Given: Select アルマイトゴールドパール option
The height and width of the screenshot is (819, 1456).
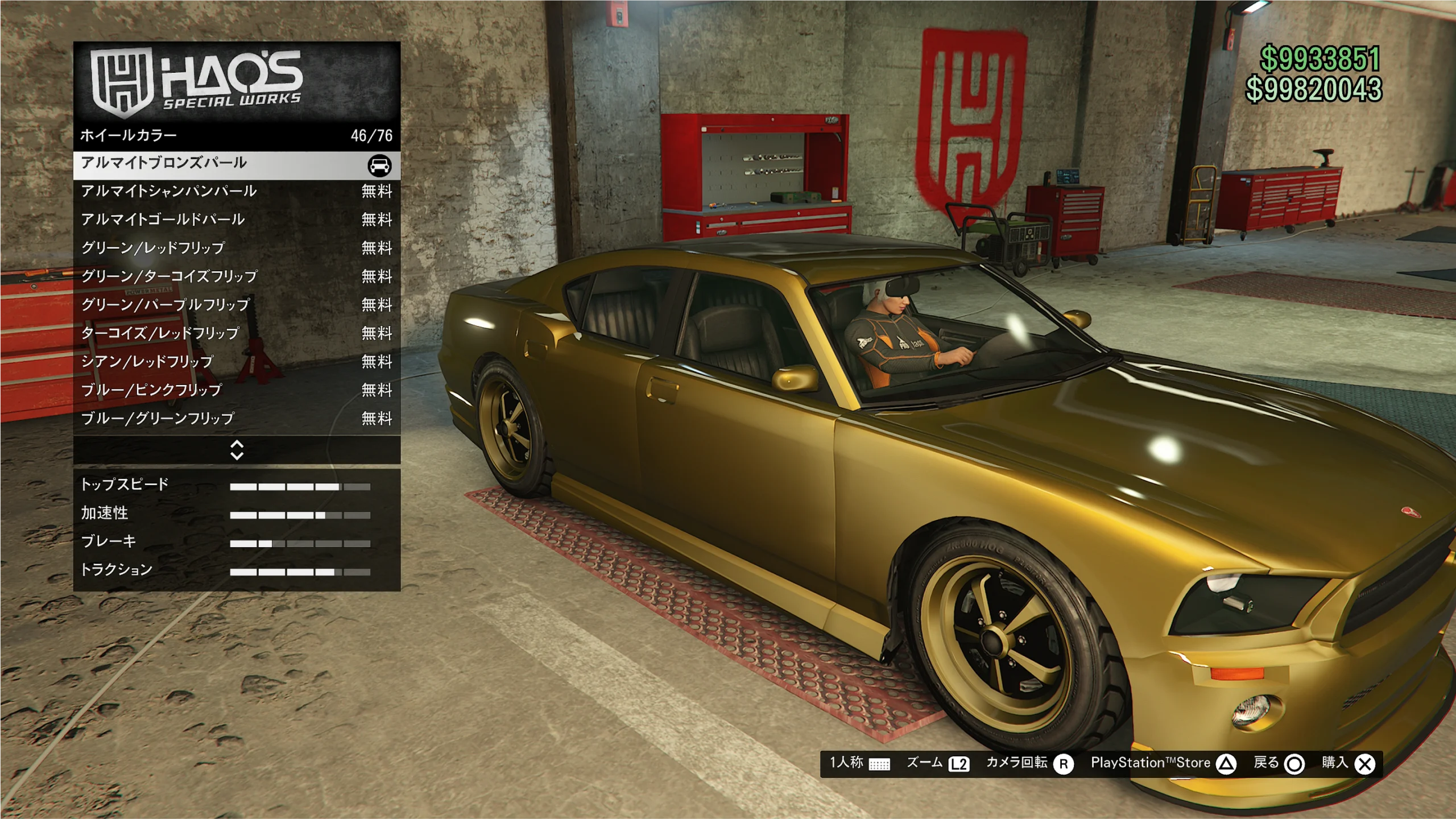Looking at the screenshot, I should [237, 220].
